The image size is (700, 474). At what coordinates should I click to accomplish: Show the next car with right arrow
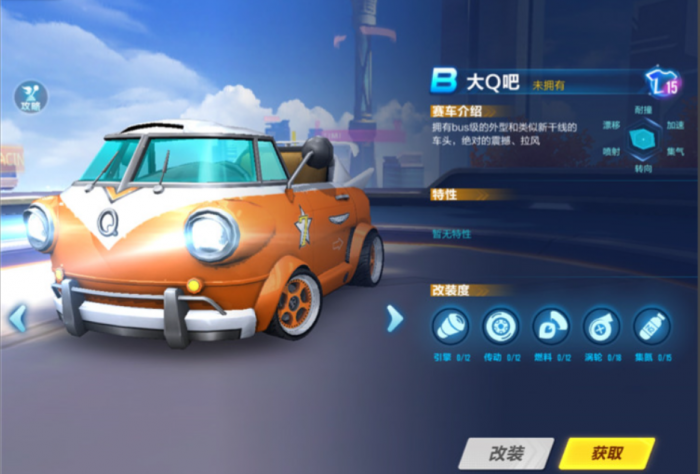[x=394, y=319]
